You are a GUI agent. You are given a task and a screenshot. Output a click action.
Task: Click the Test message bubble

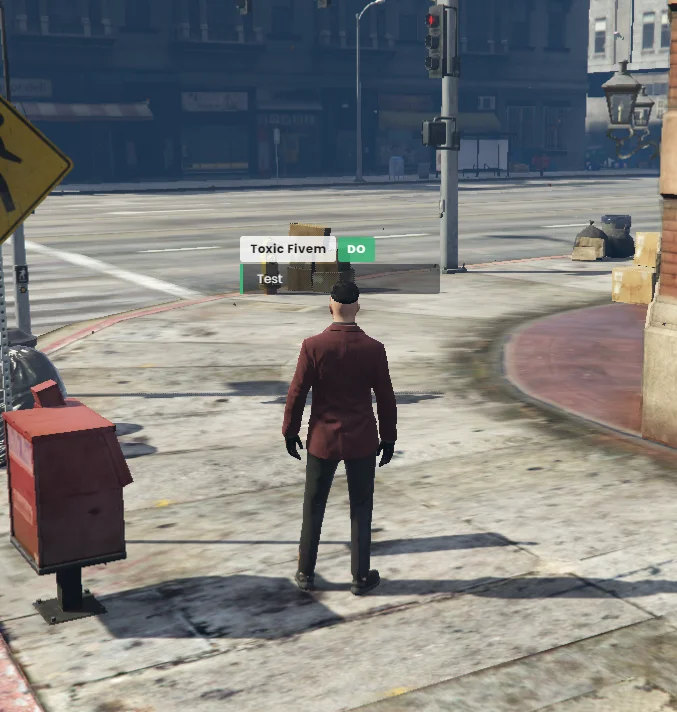(x=340, y=279)
